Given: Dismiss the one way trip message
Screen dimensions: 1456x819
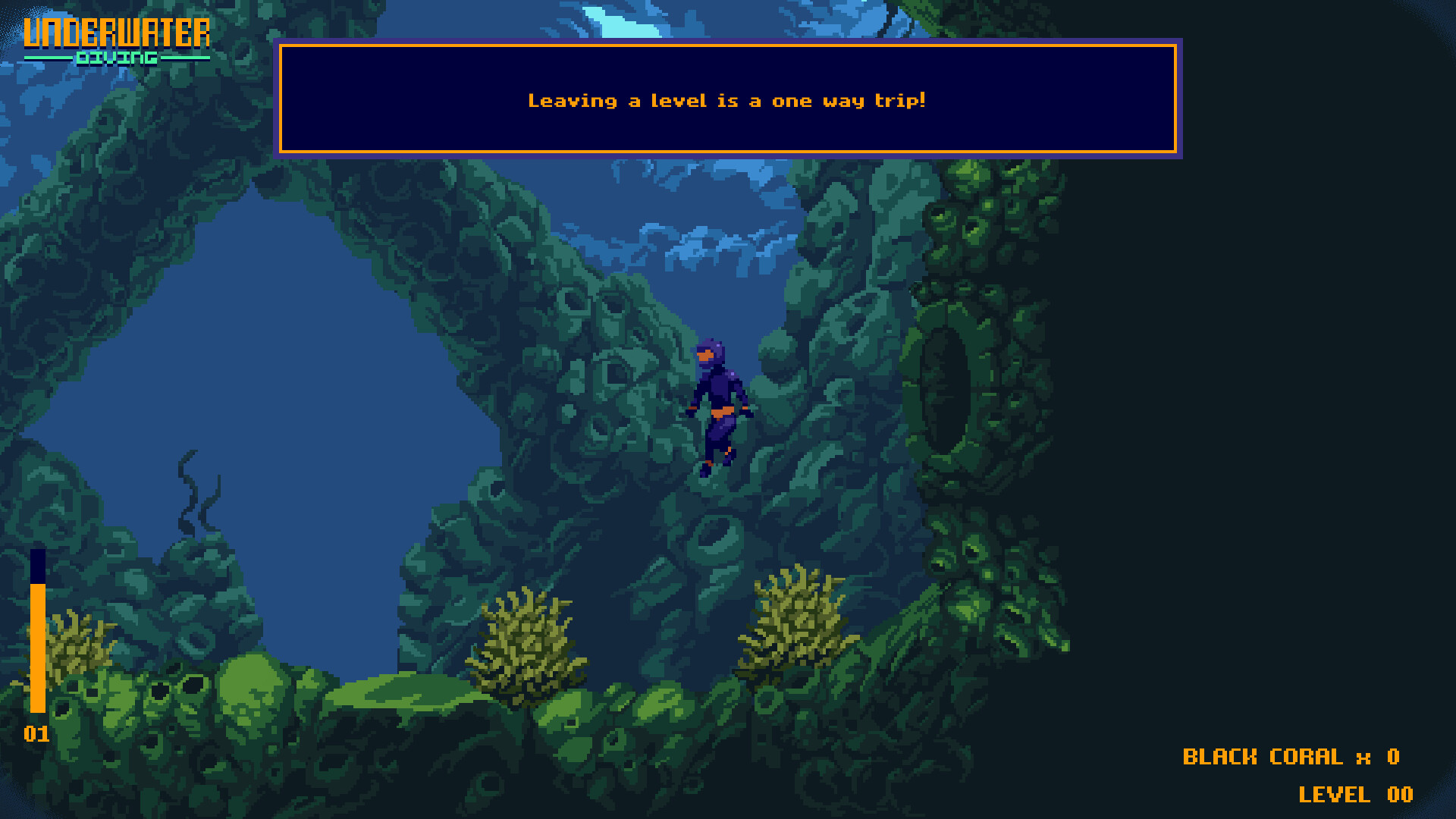Looking at the screenshot, I should pos(728,100).
